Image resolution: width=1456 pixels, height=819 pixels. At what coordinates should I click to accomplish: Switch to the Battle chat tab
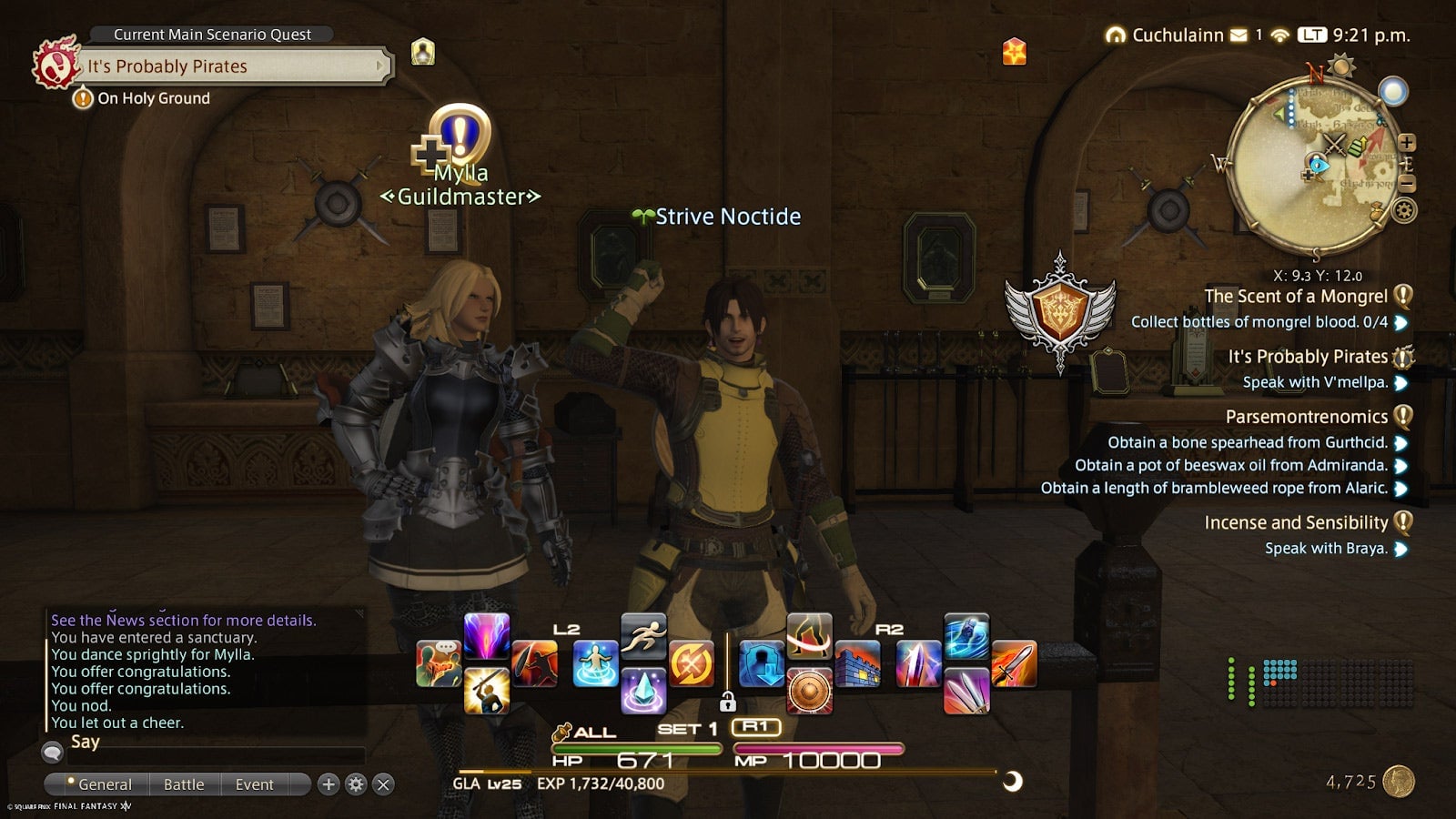pos(184,784)
